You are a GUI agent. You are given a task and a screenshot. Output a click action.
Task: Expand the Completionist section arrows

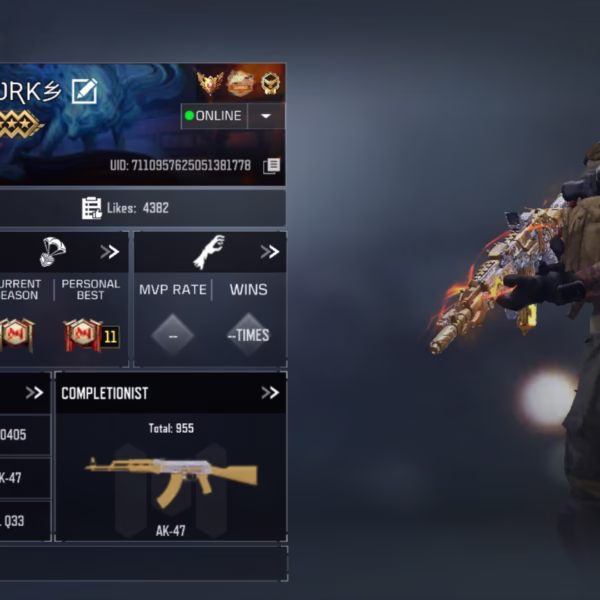click(x=269, y=393)
